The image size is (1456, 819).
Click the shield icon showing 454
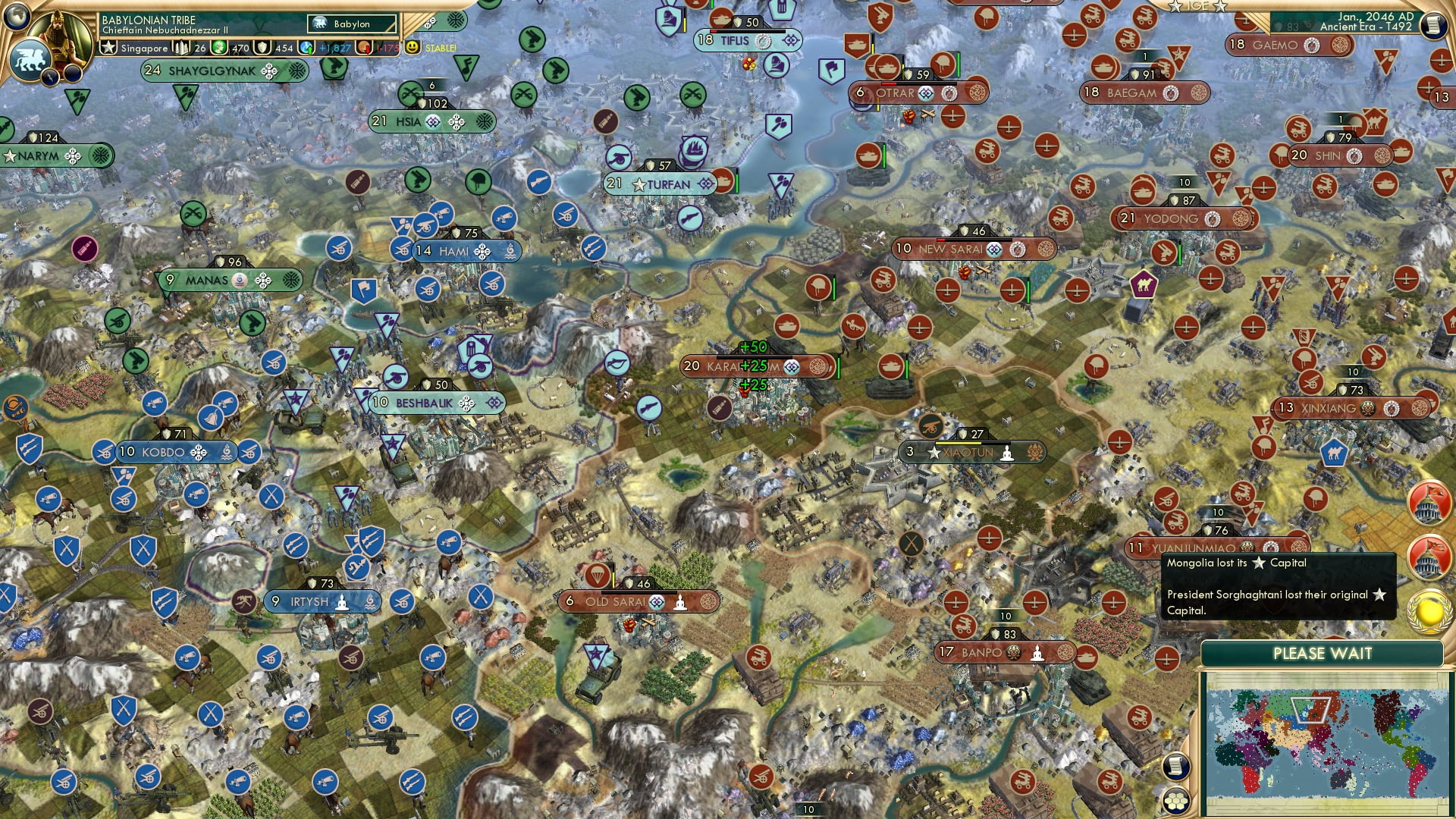(260, 47)
